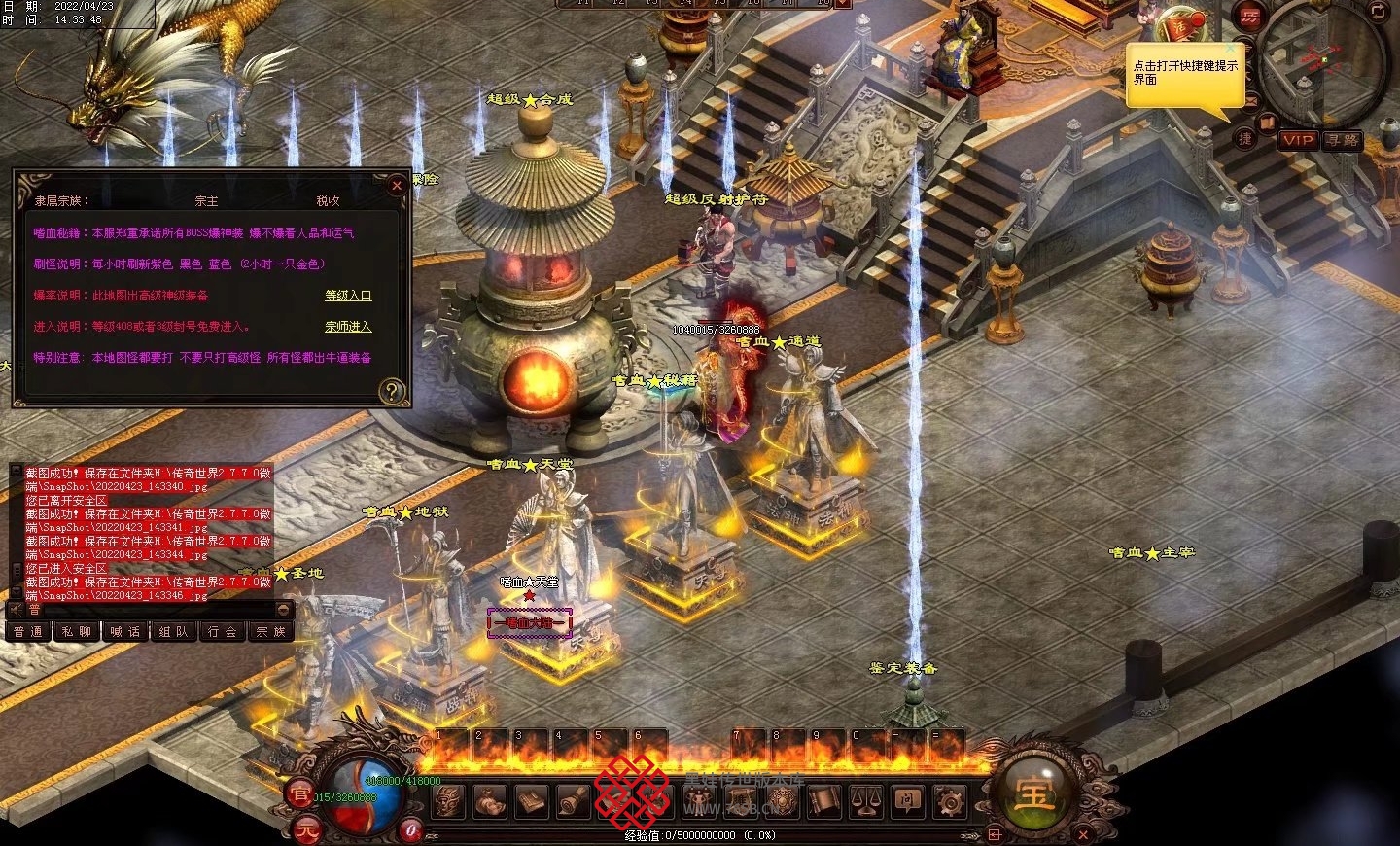Open the character helmet icon
Screen dimensions: 1400x846
tap(449, 801)
